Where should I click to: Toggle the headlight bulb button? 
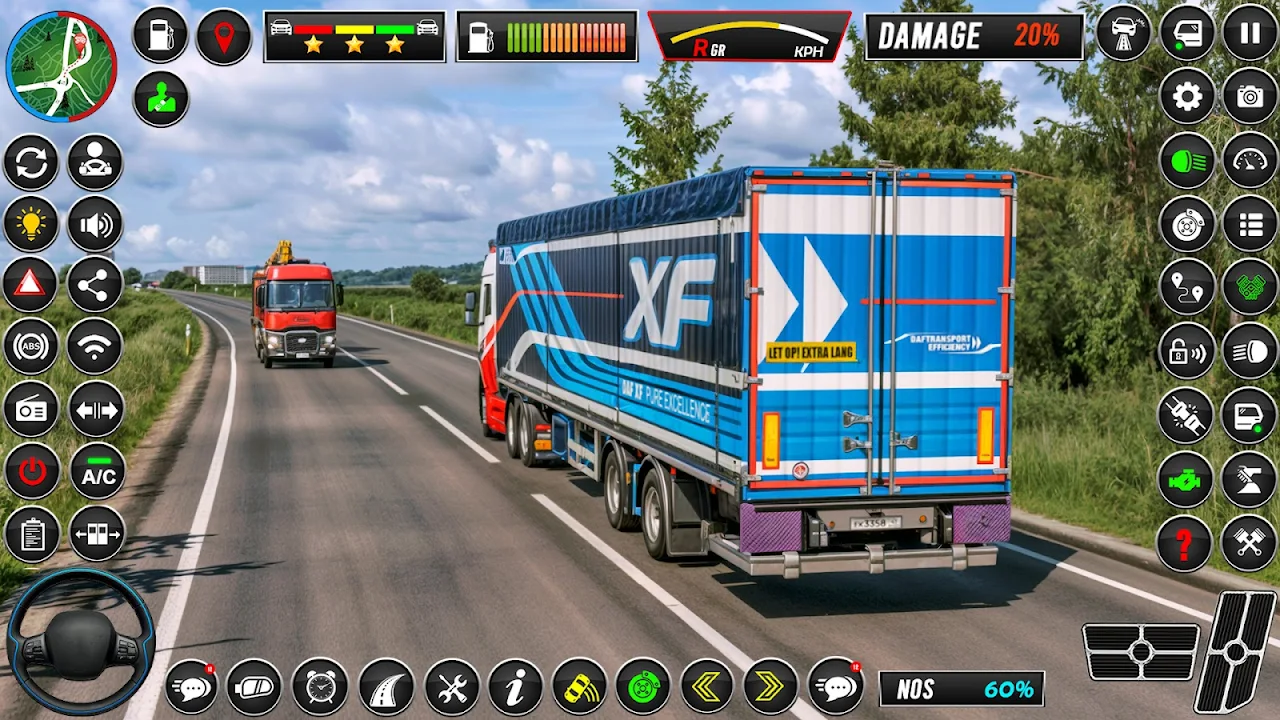31,223
